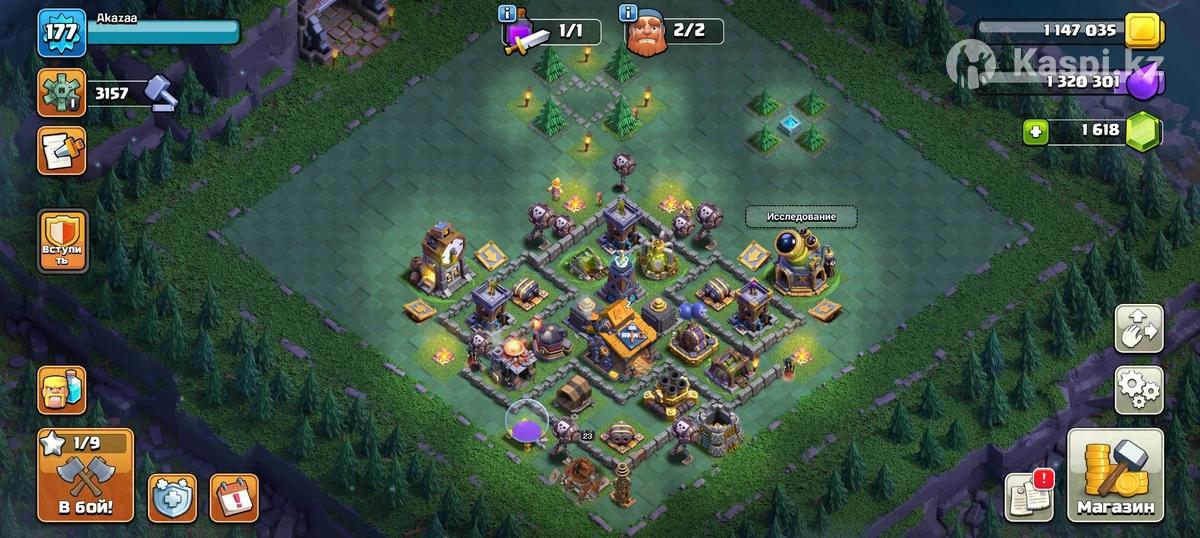The height and width of the screenshot is (538, 1200).
Task: Open the hand-and-arrows layout editor button
Action: tap(1139, 330)
